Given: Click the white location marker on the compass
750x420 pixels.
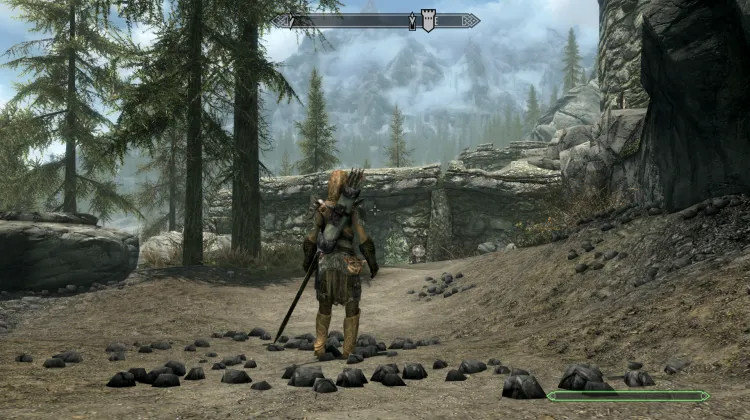Looking at the screenshot, I should pos(428,20).
